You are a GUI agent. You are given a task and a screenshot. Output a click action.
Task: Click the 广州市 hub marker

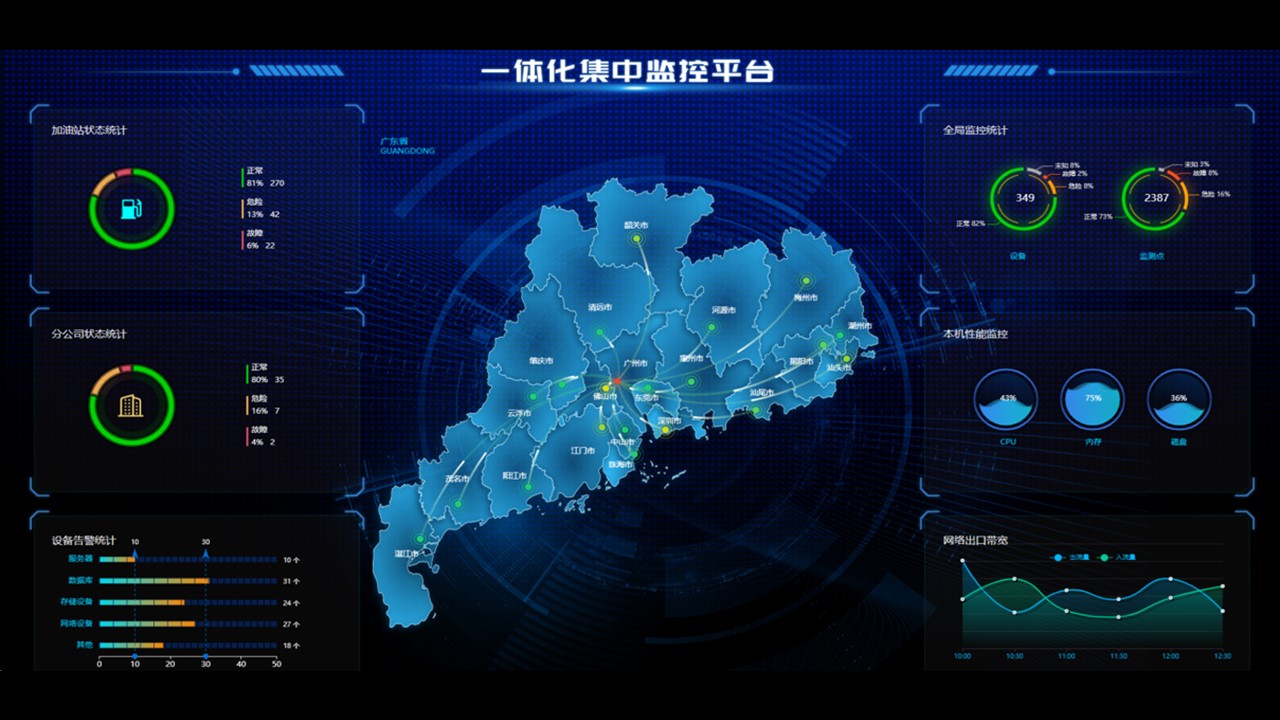pyautogui.click(x=618, y=380)
